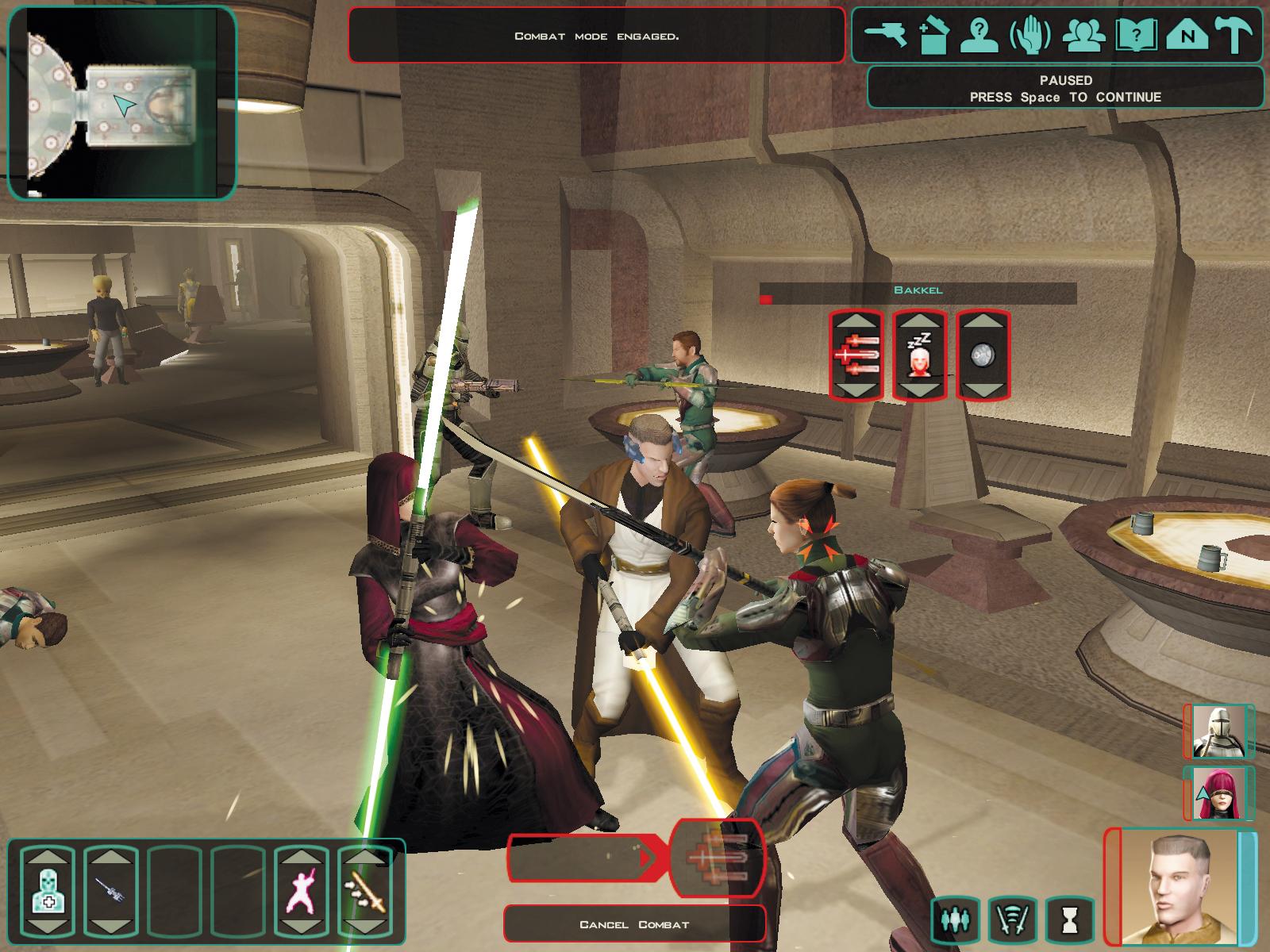Click the minimap

pos(122,103)
